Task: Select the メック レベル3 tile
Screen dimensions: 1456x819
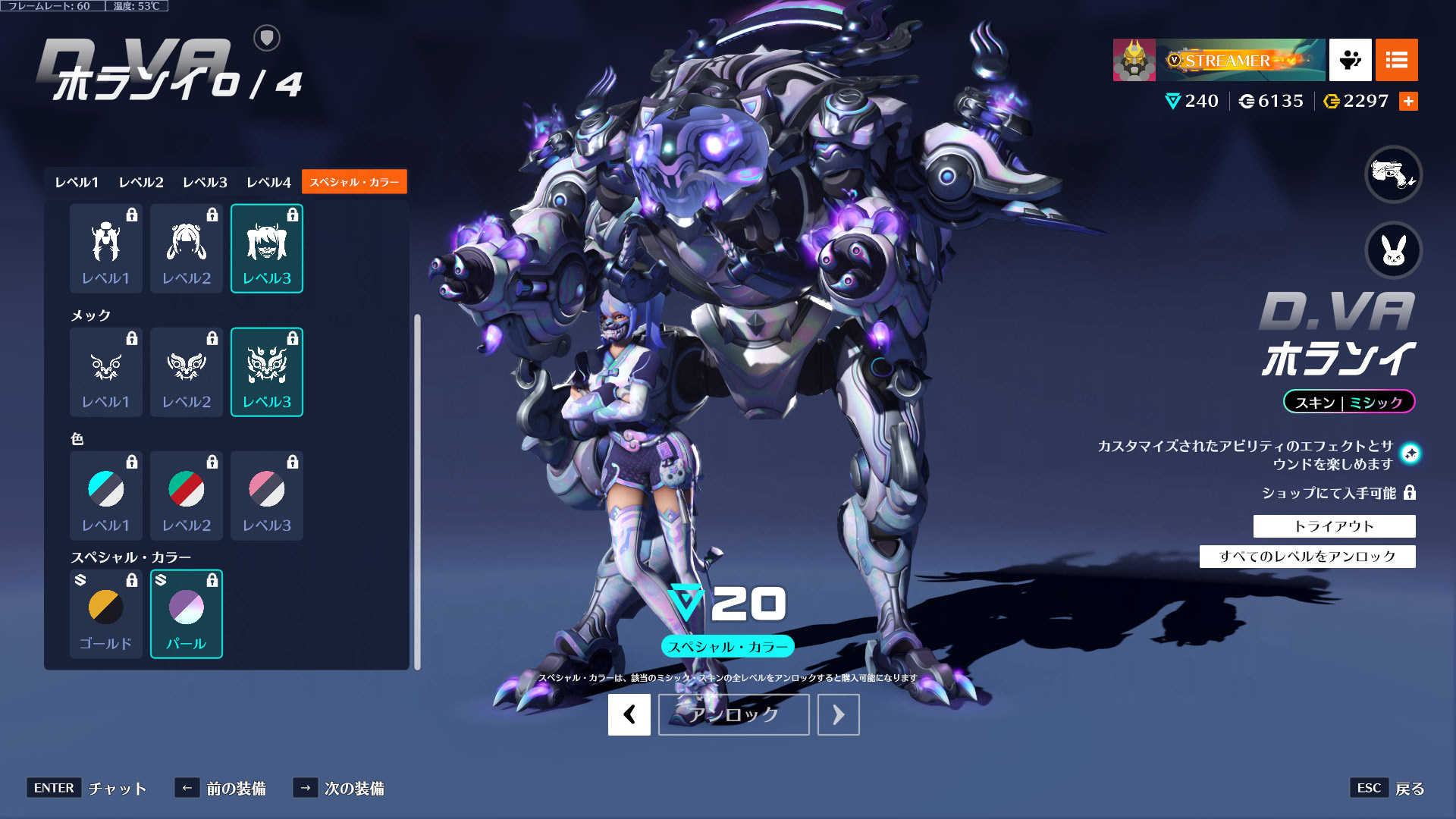Action: click(x=267, y=372)
